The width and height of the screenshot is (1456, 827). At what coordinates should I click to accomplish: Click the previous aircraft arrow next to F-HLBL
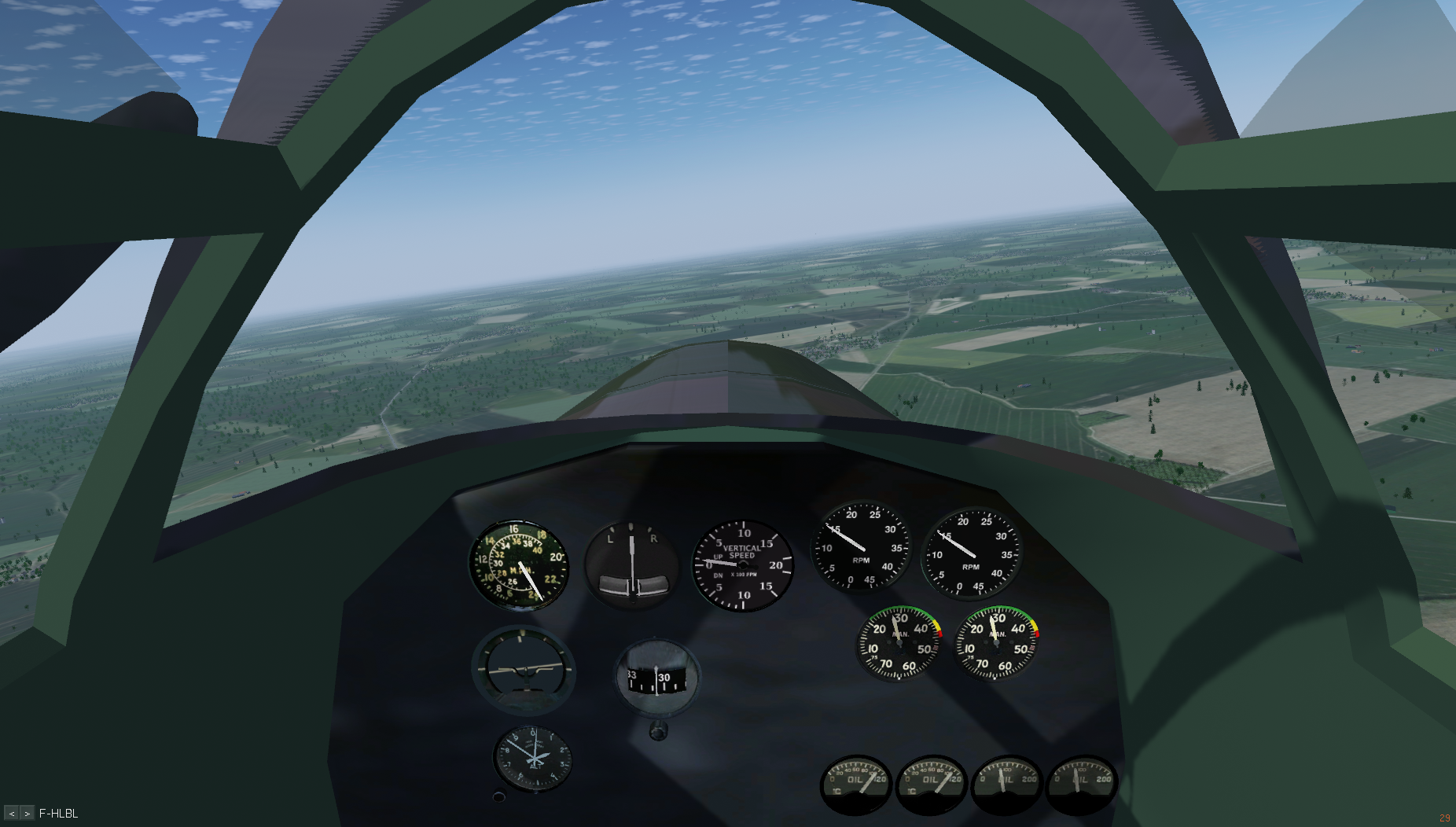pos(12,814)
